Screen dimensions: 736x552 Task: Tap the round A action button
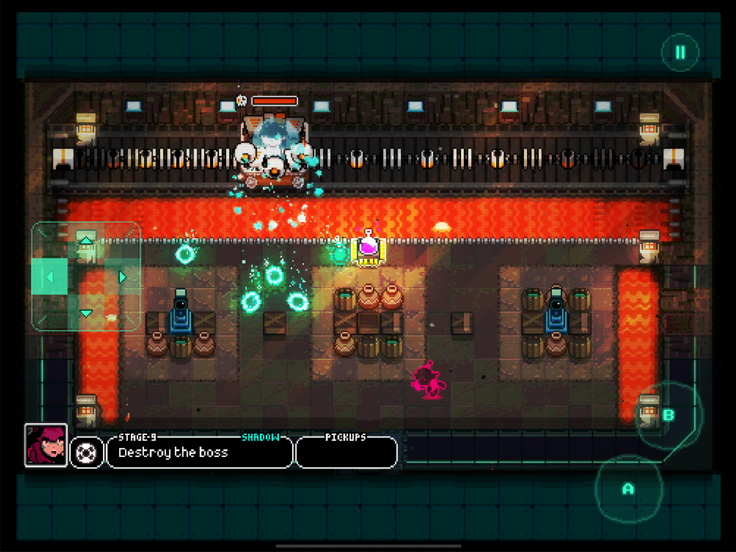[x=628, y=489]
